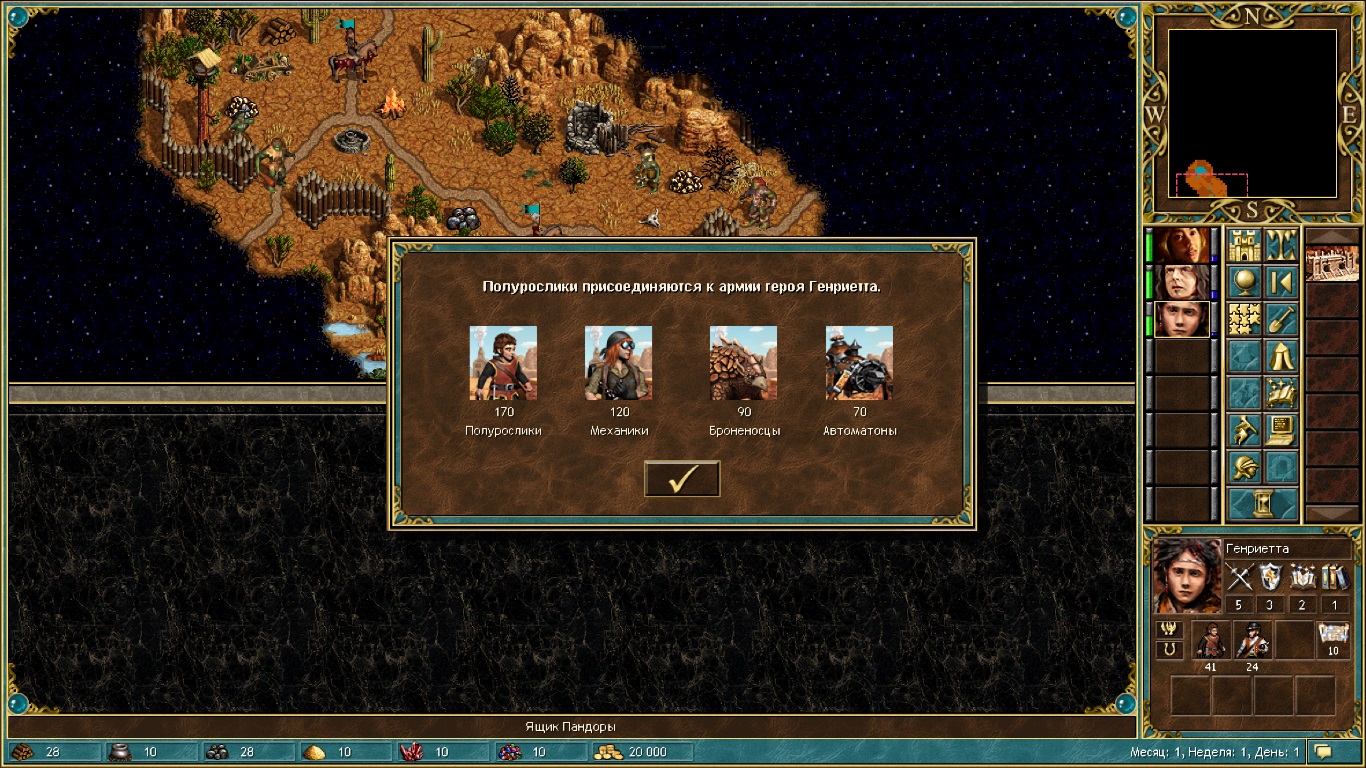The image size is (1366, 768).
Task: Open the spellbook button
Action: [1281, 393]
